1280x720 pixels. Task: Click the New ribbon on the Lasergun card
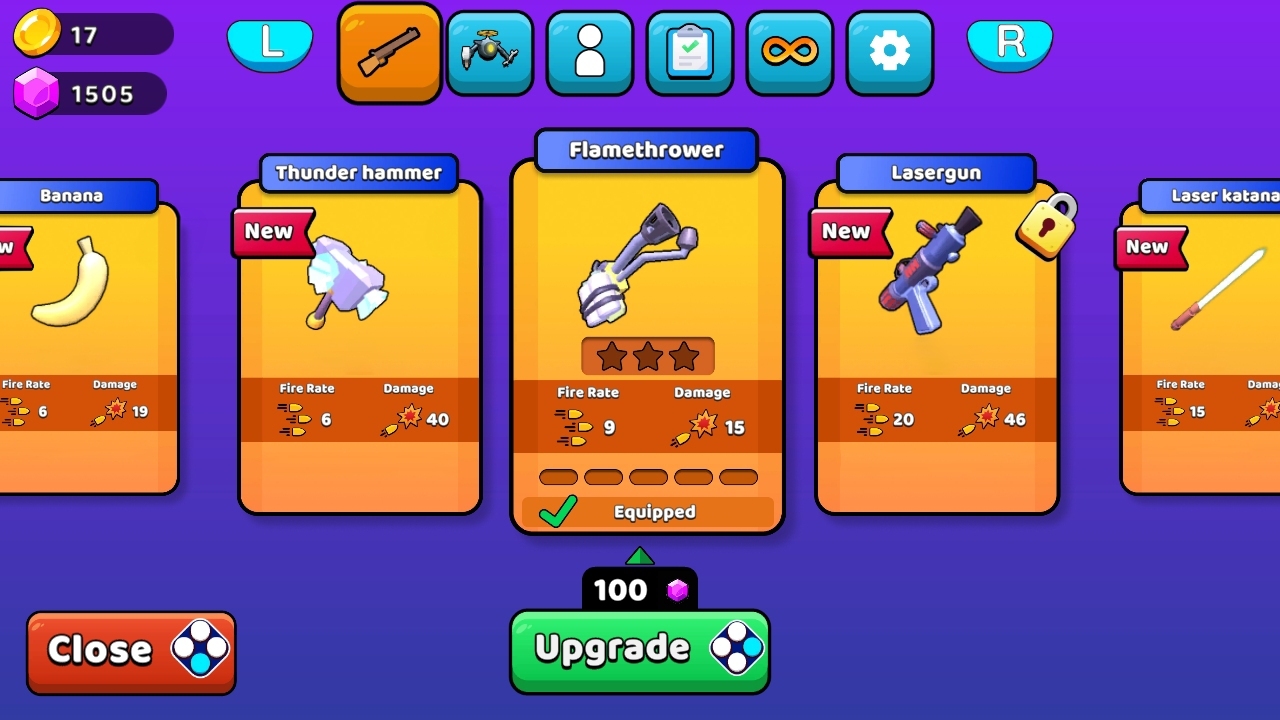pos(849,232)
